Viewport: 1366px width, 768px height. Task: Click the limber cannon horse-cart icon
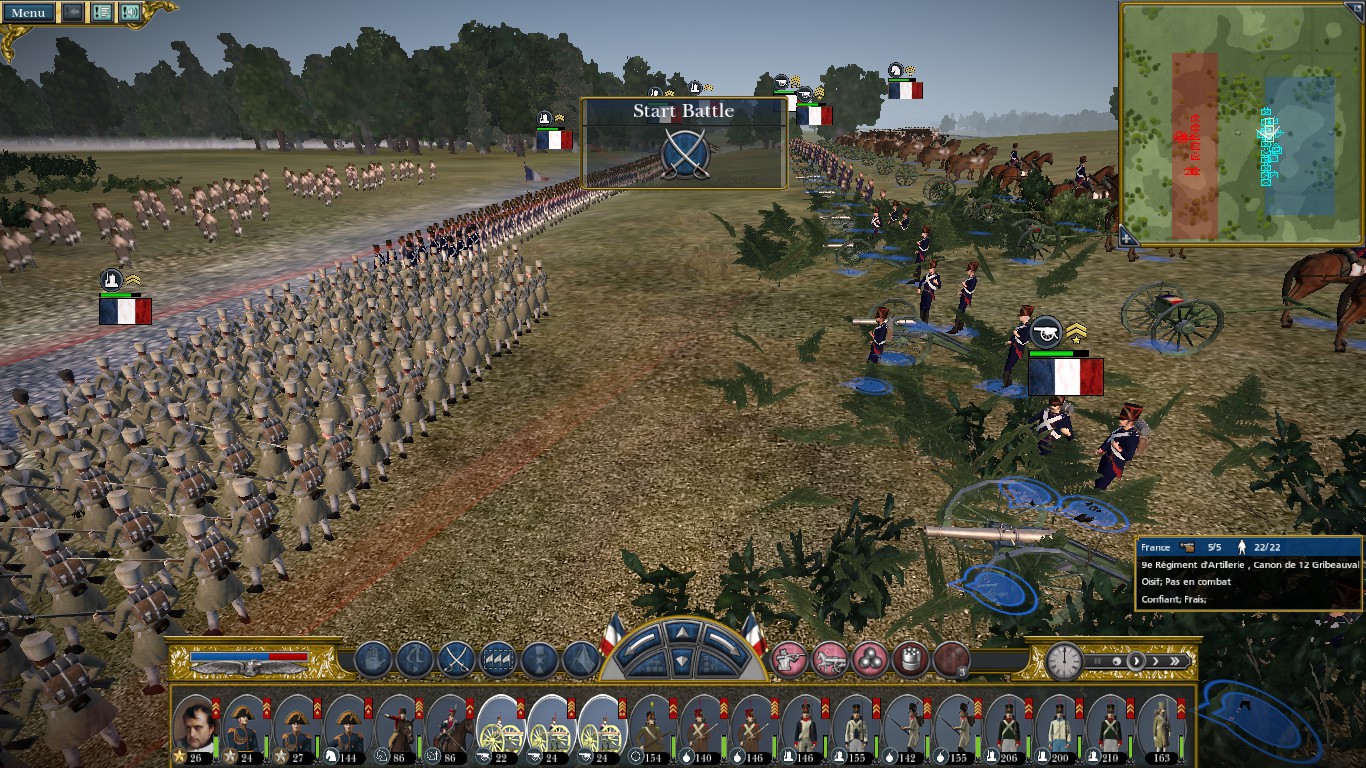tap(830, 660)
